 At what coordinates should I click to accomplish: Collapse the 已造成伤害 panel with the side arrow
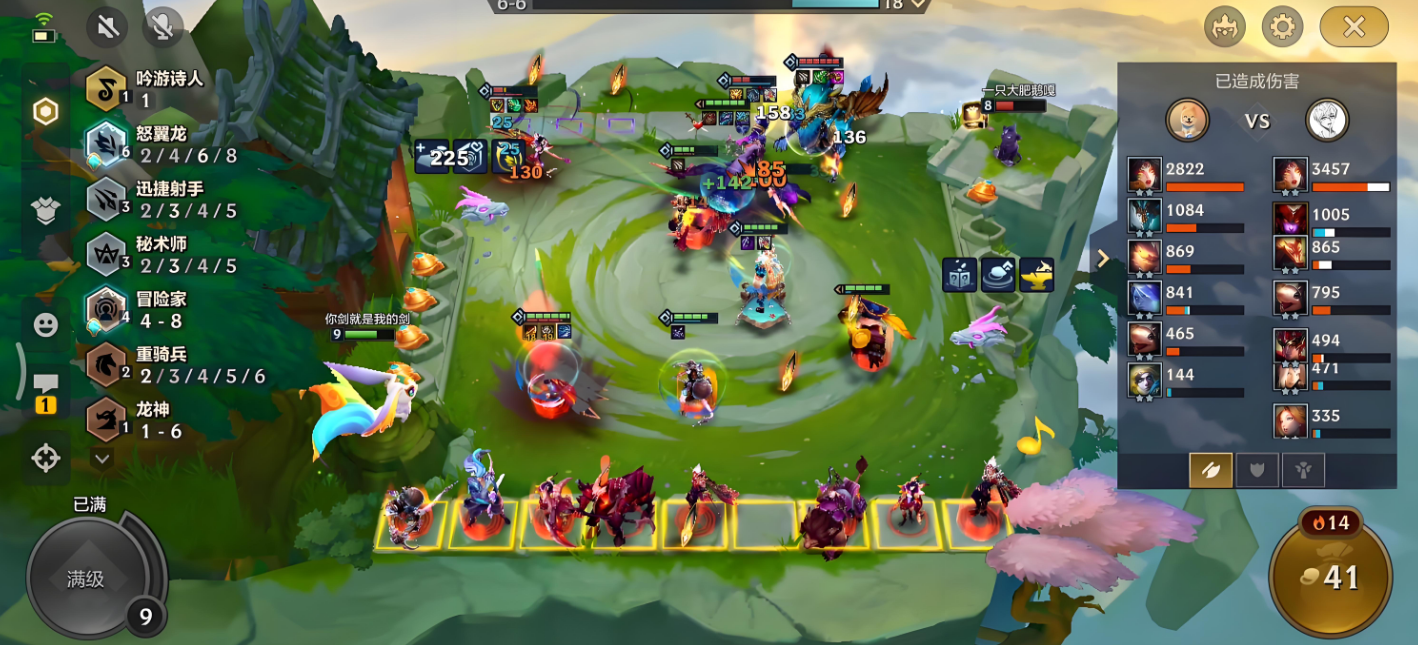[1103, 259]
